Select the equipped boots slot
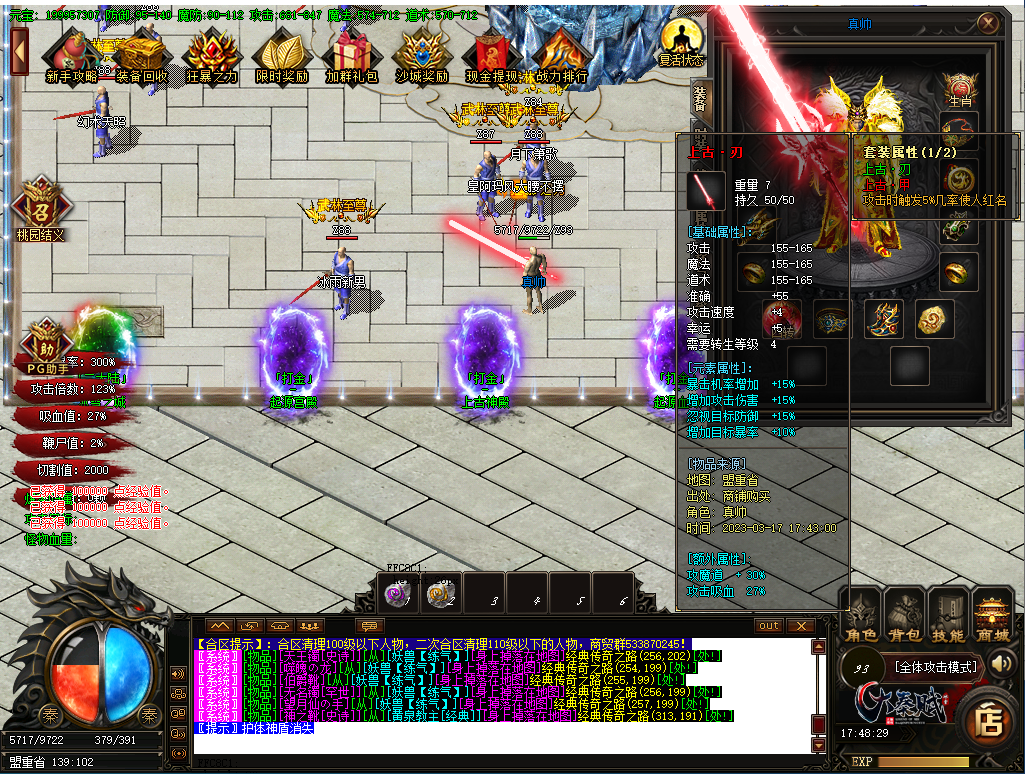Image resolution: width=1025 pixels, height=774 pixels. click(884, 319)
